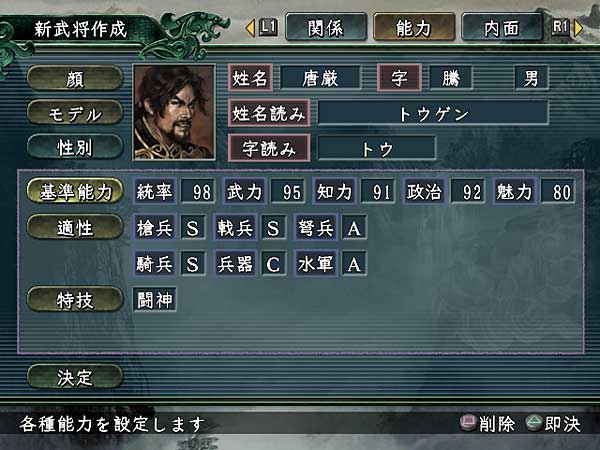Select the 字読み field トウ

pos(376,147)
